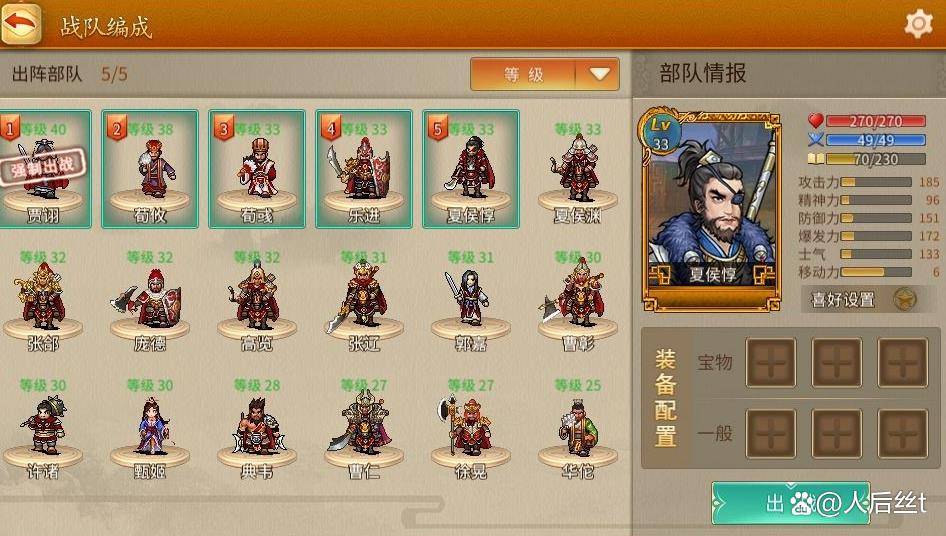Open the gear settings menu

(918, 24)
